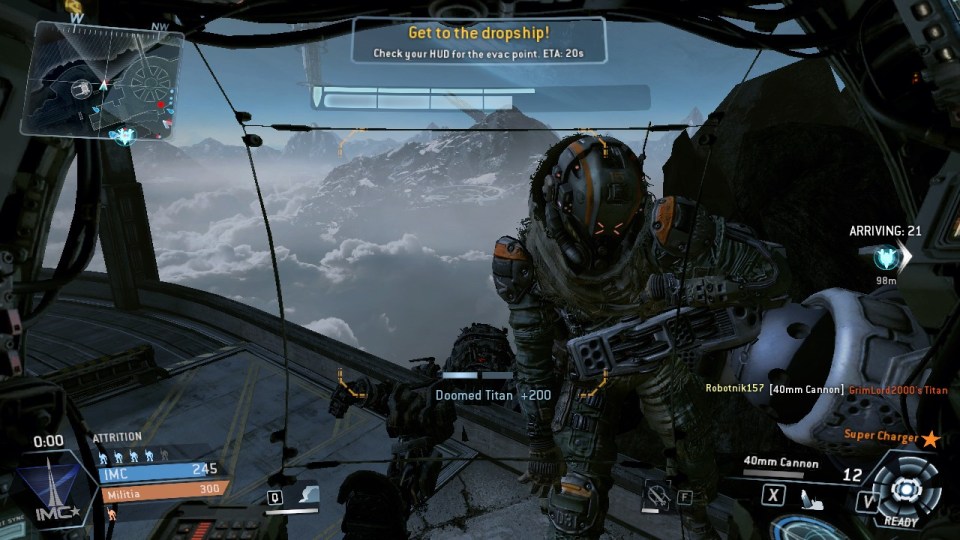Viewport: 960px width, 540px height.
Task: Activate the Titan core ready icon
Action: point(905,489)
